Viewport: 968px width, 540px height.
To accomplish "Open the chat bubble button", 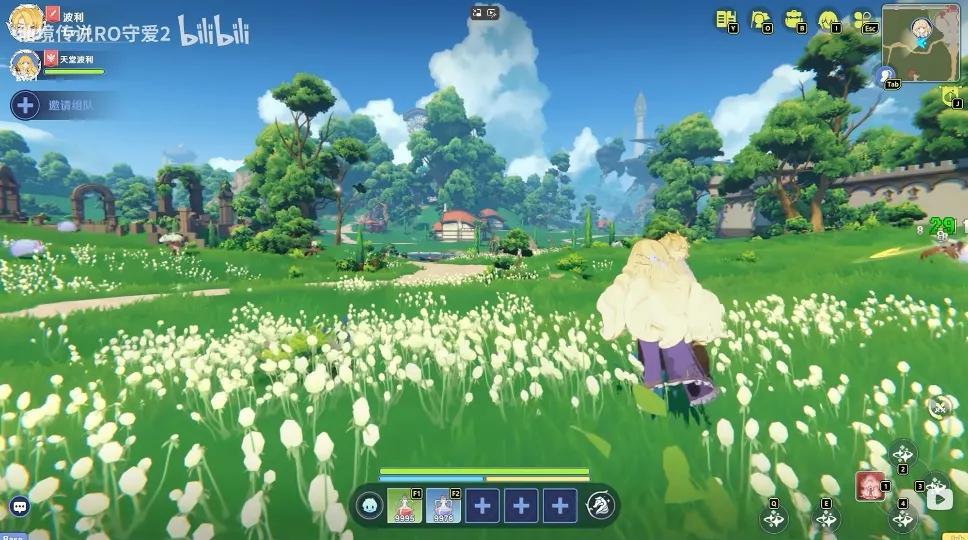I will 19,507.
